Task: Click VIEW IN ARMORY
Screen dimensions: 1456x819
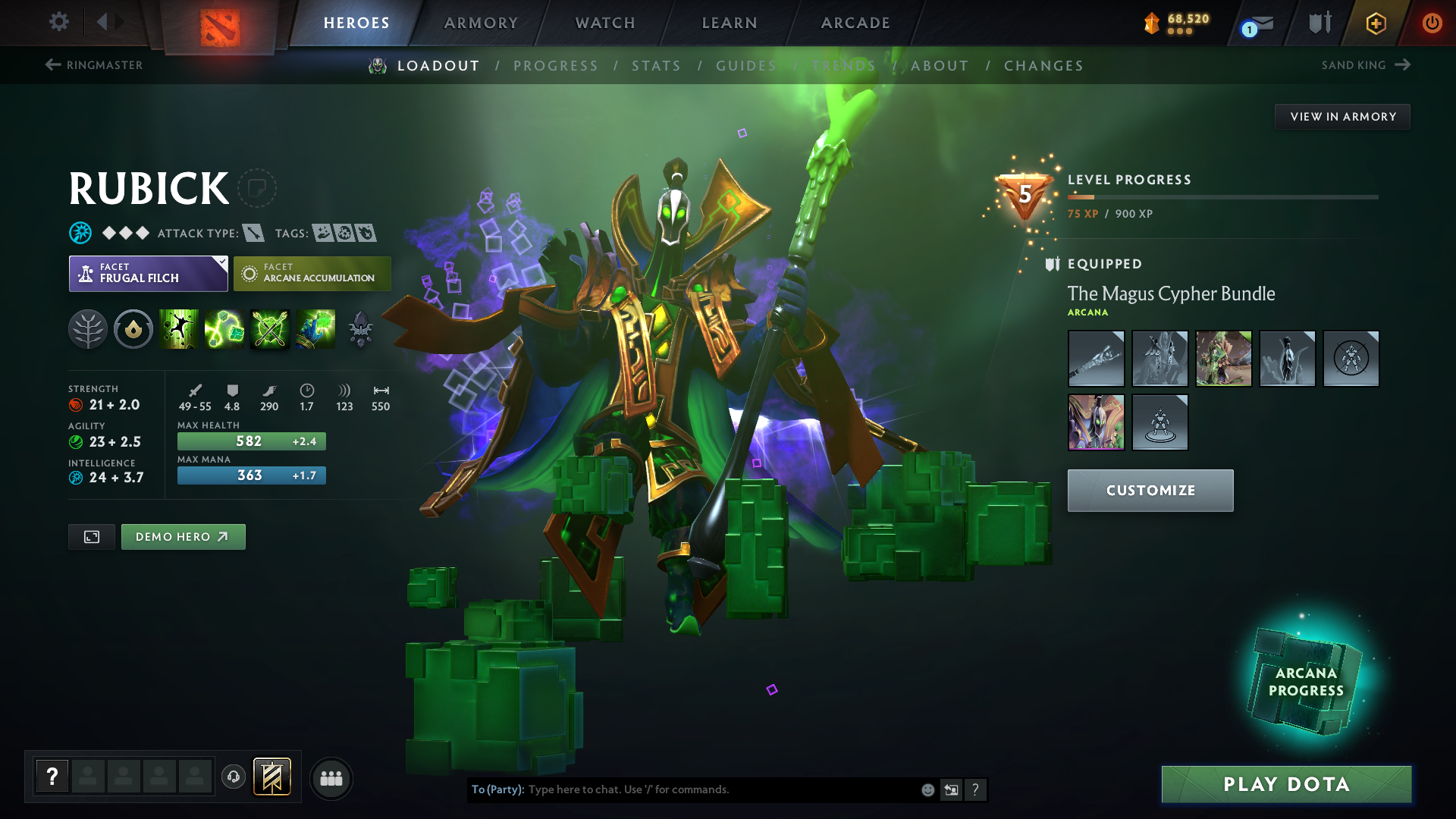Action: point(1342,116)
